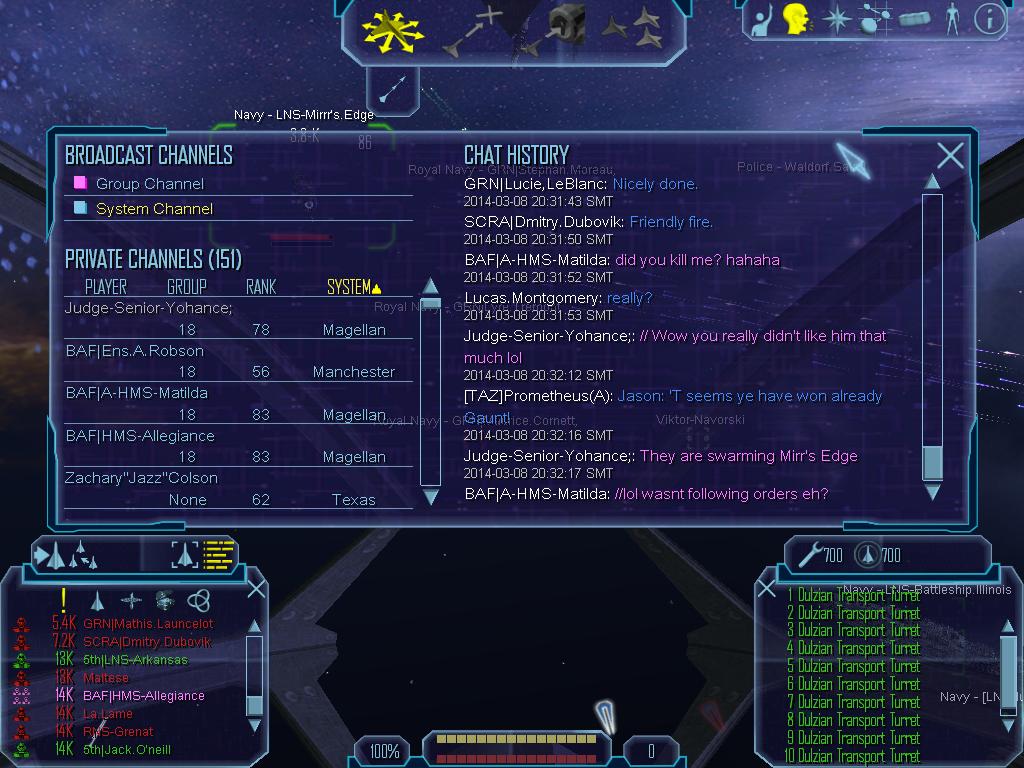
Task: Target BAF|HMS-Allegiance in the contact list
Action: click(144, 696)
